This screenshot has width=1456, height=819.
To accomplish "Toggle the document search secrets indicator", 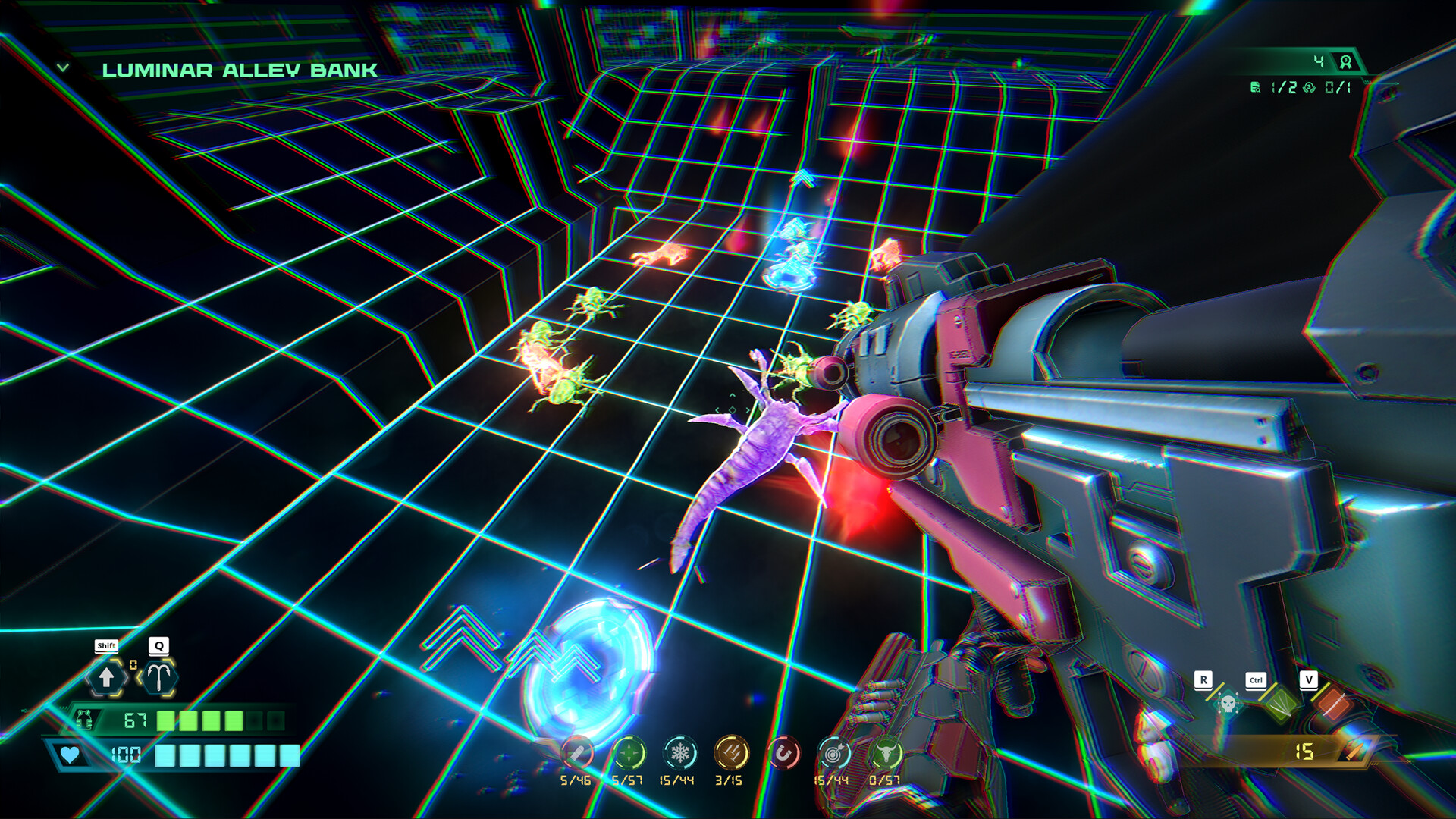I will click(1254, 86).
